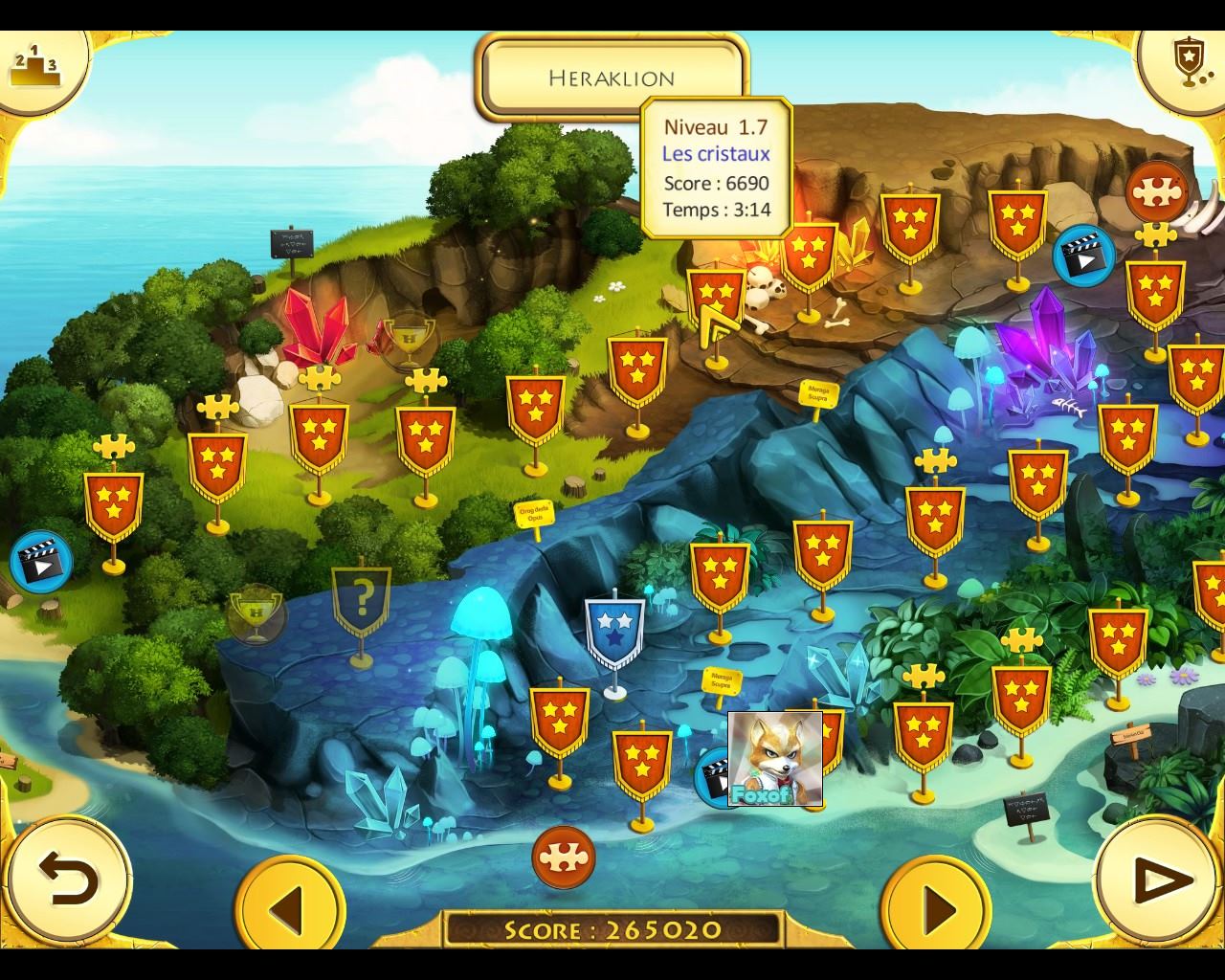Show the next map with the right arrow
Screen dimensions: 1225x980
click(x=935, y=906)
